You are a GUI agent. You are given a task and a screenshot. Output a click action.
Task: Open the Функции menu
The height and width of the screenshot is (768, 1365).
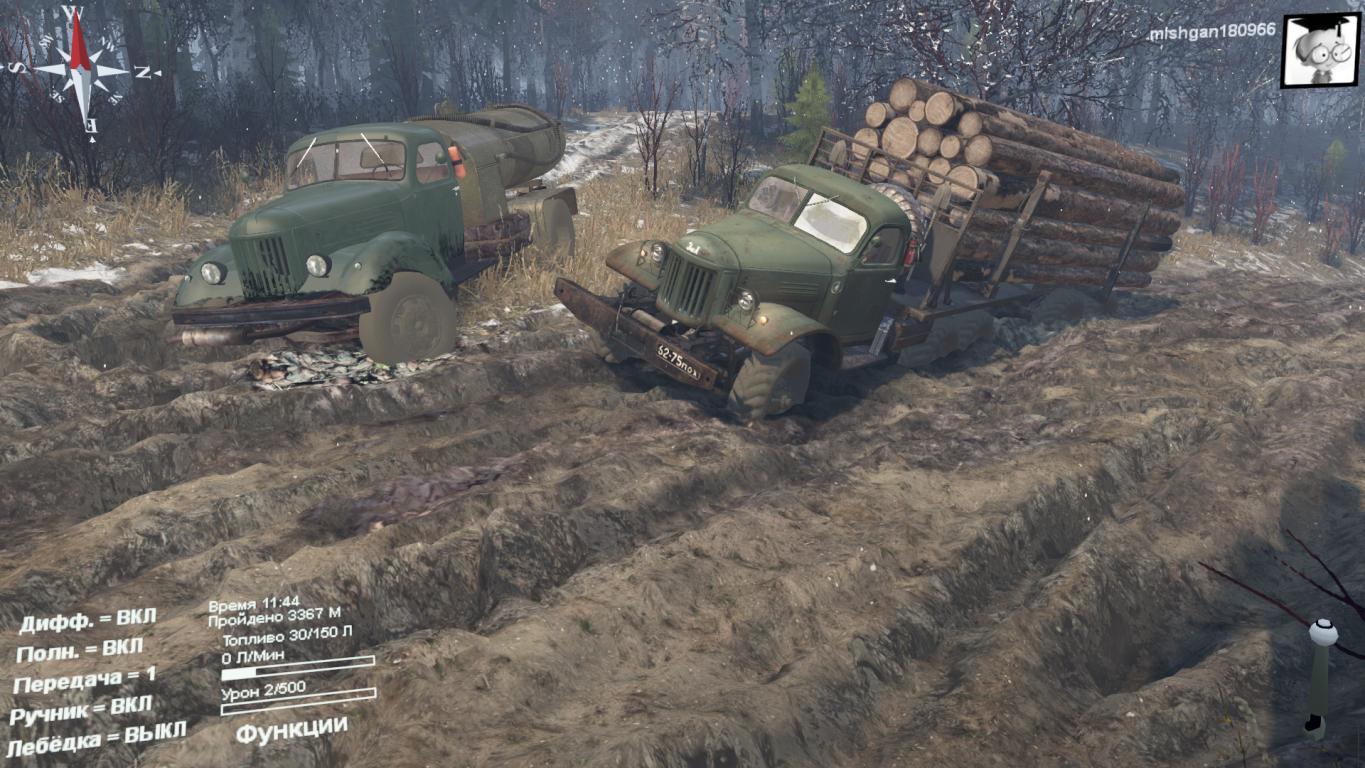pos(291,729)
